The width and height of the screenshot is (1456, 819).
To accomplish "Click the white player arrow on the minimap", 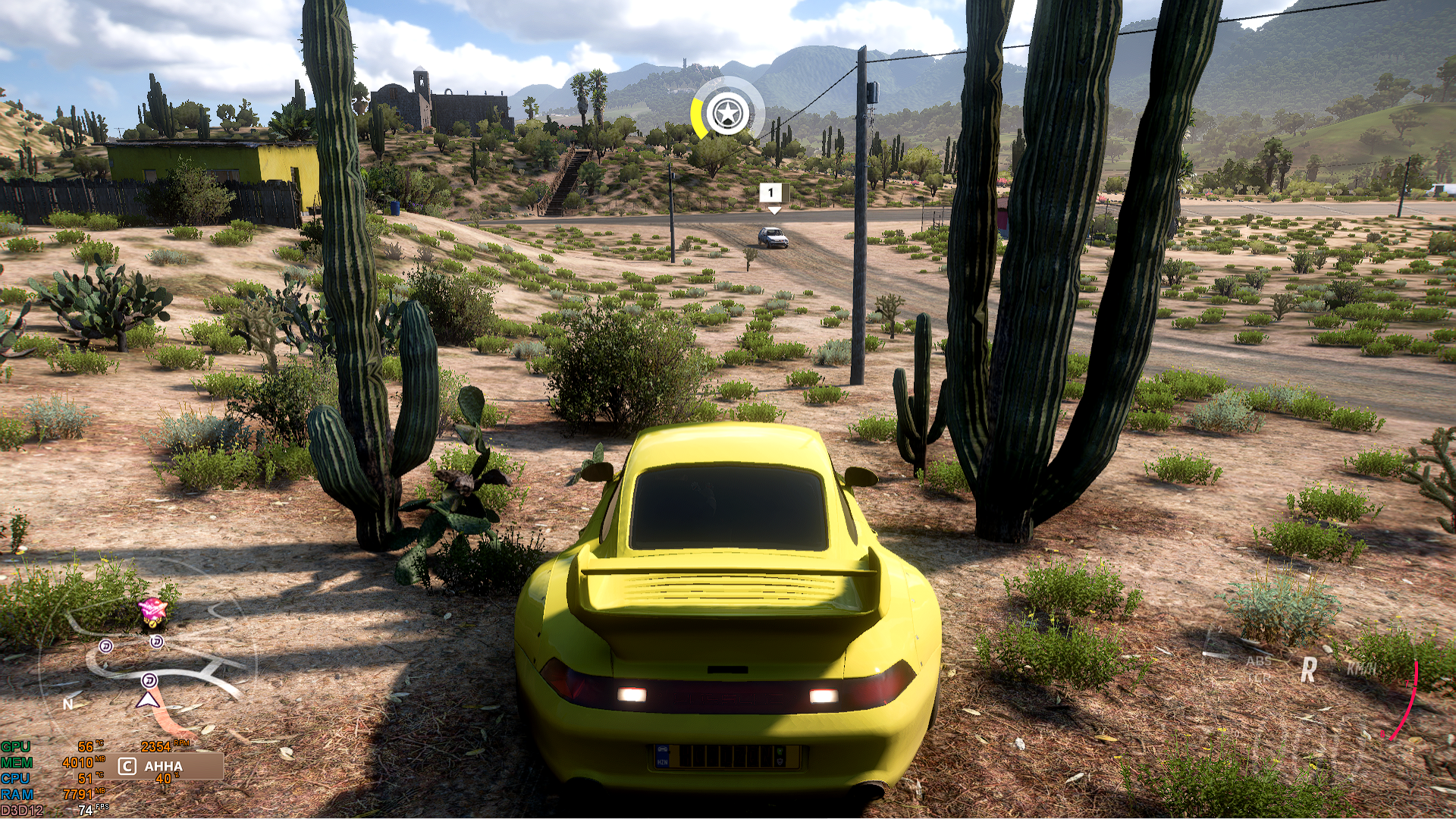I will point(147,699).
